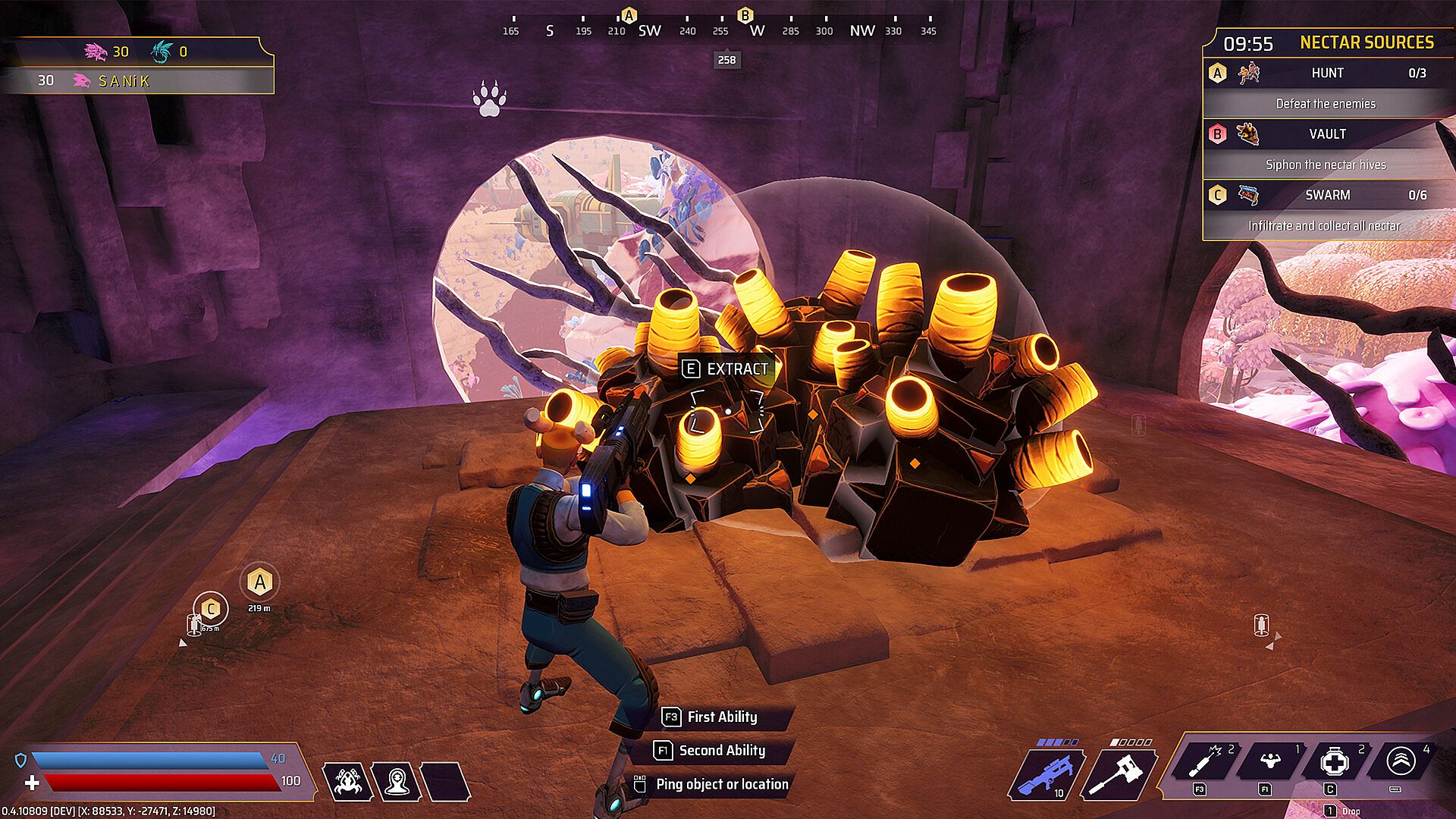Image resolution: width=1456 pixels, height=819 pixels.
Task: Activate the crab creature ability icon
Action: (x=347, y=781)
